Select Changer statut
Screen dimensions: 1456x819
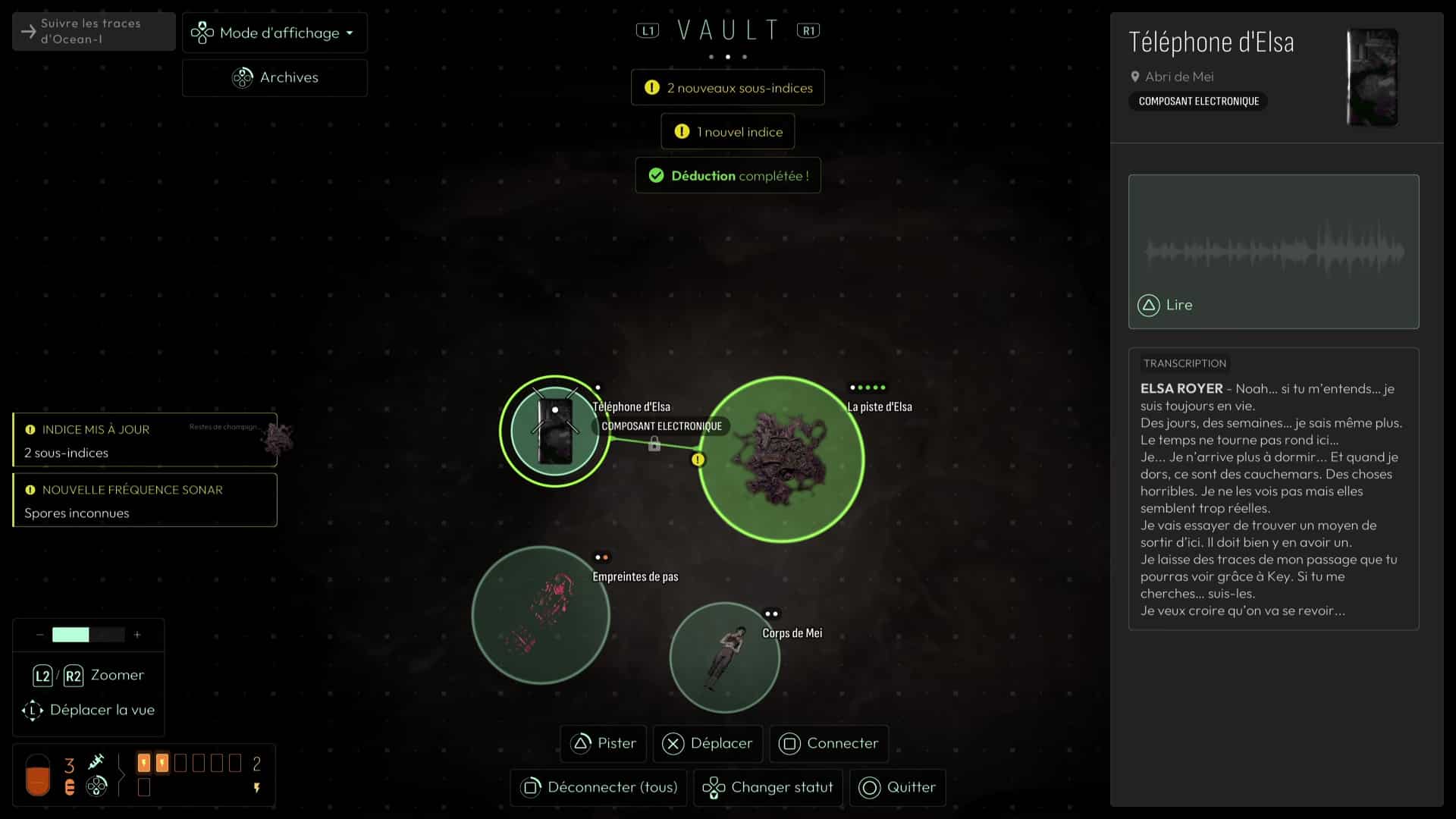tap(768, 787)
